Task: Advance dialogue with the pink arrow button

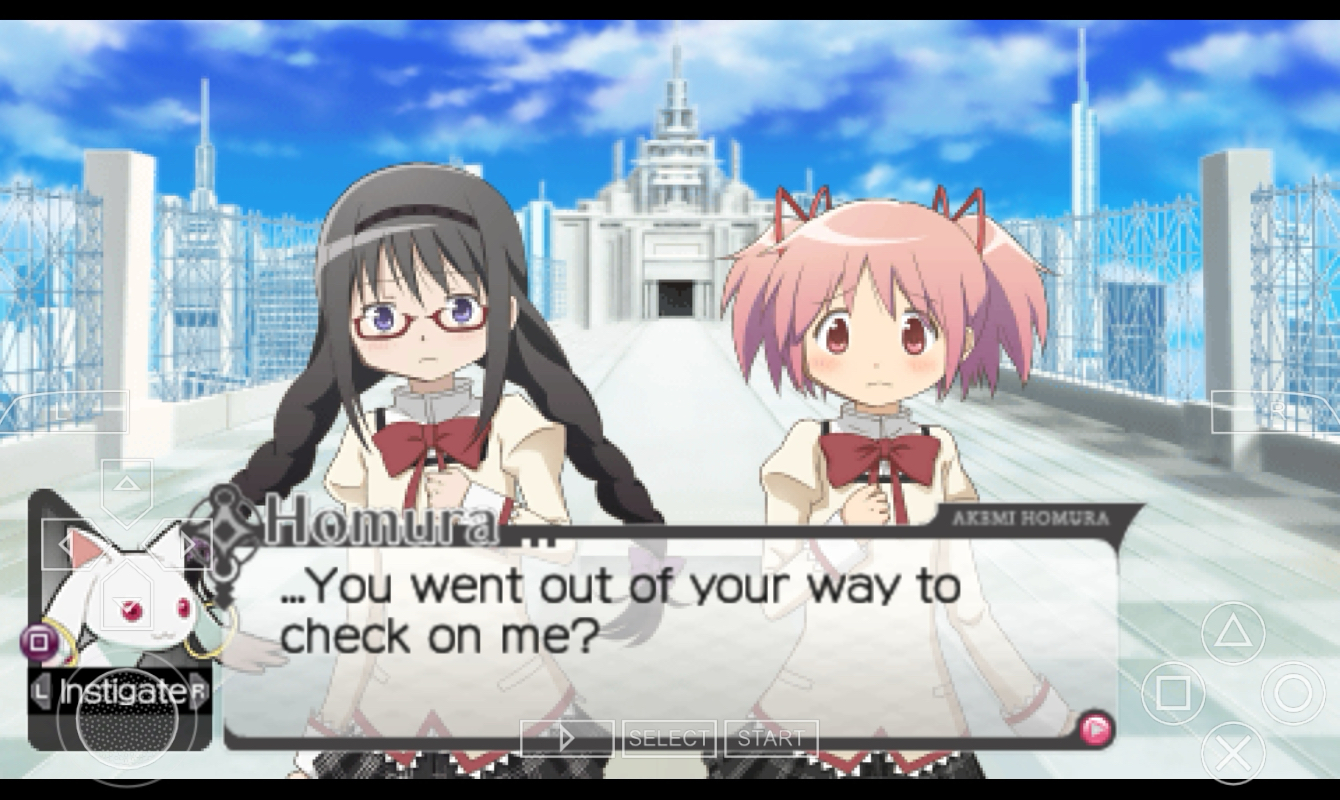Action: point(1096,729)
